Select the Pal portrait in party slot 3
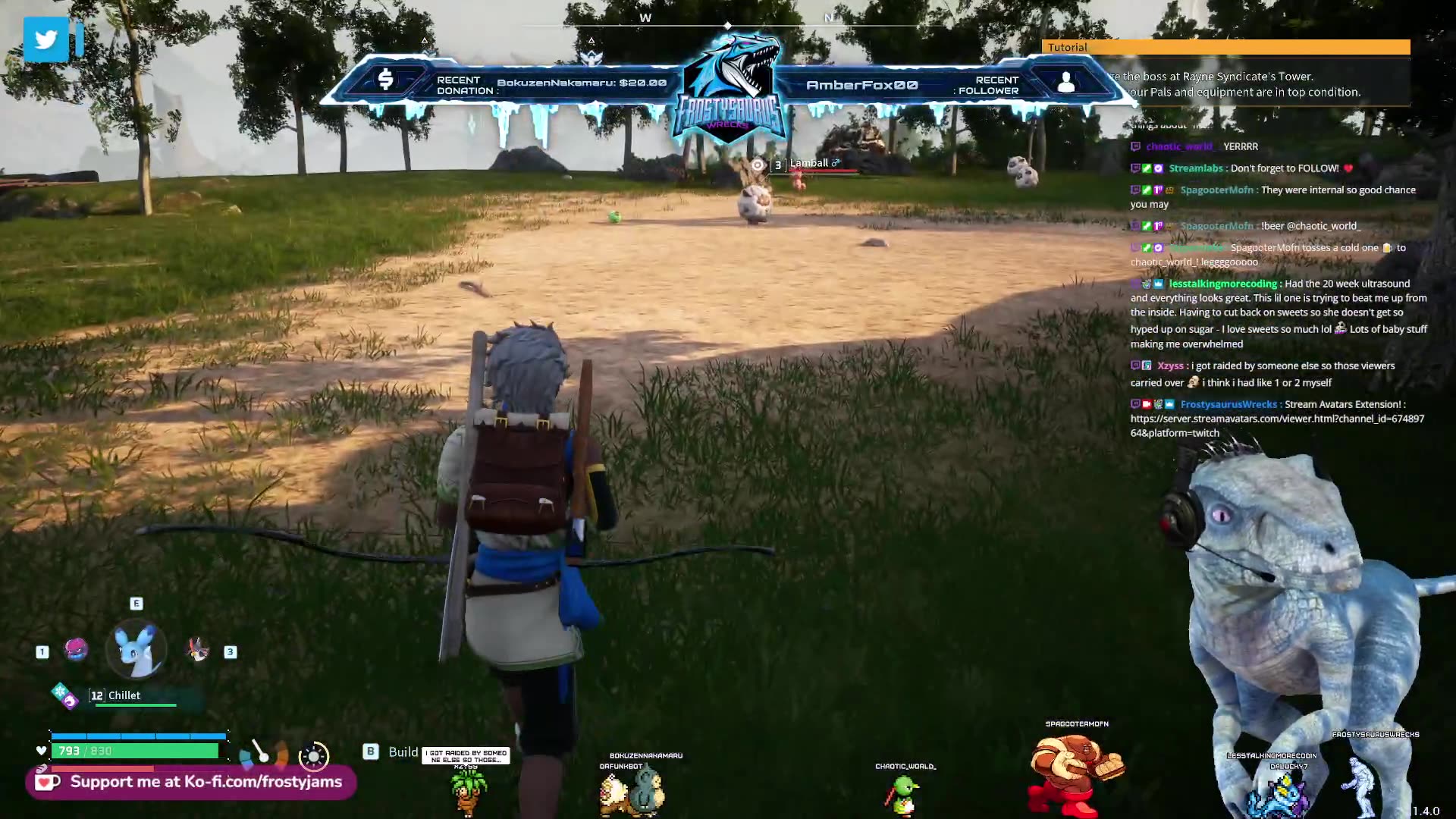Image resolution: width=1456 pixels, height=819 pixels. click(199, 650)
